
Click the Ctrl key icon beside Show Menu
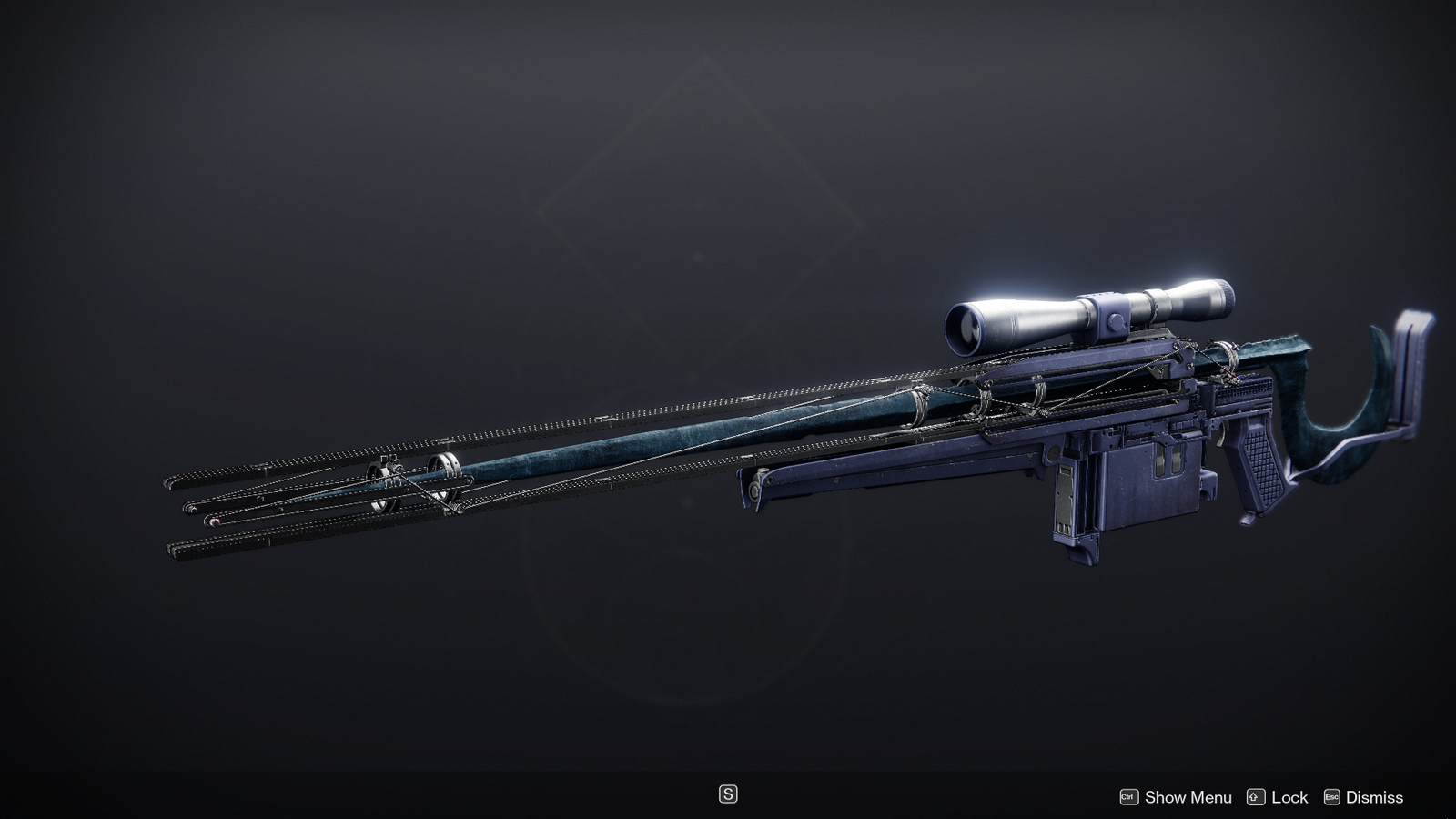pos(1128,797)
